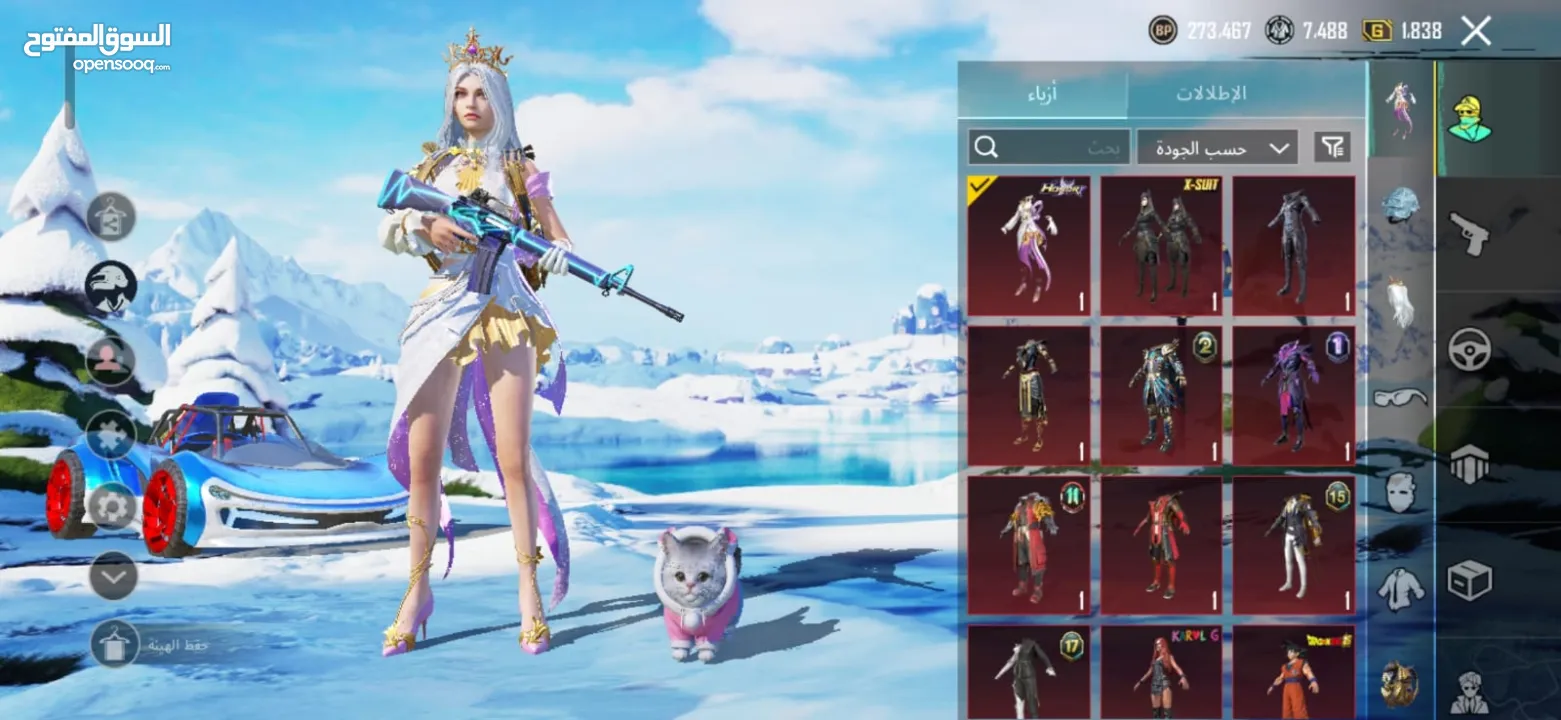
Task: Choose the X-Suit outfit tile
Action: [x=1161, y=246]
